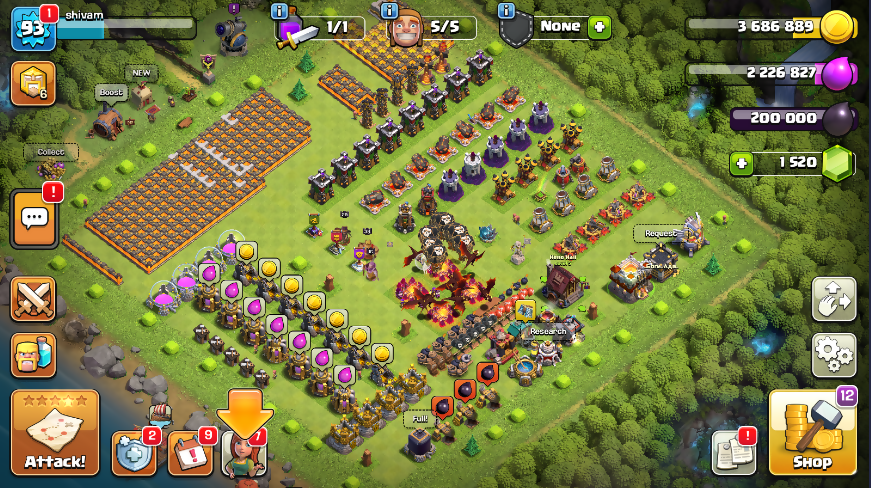The width and height of the screenshot is (871, 488).
Task: Buy gems with the green plus button
Action: (x=740, y=162)
